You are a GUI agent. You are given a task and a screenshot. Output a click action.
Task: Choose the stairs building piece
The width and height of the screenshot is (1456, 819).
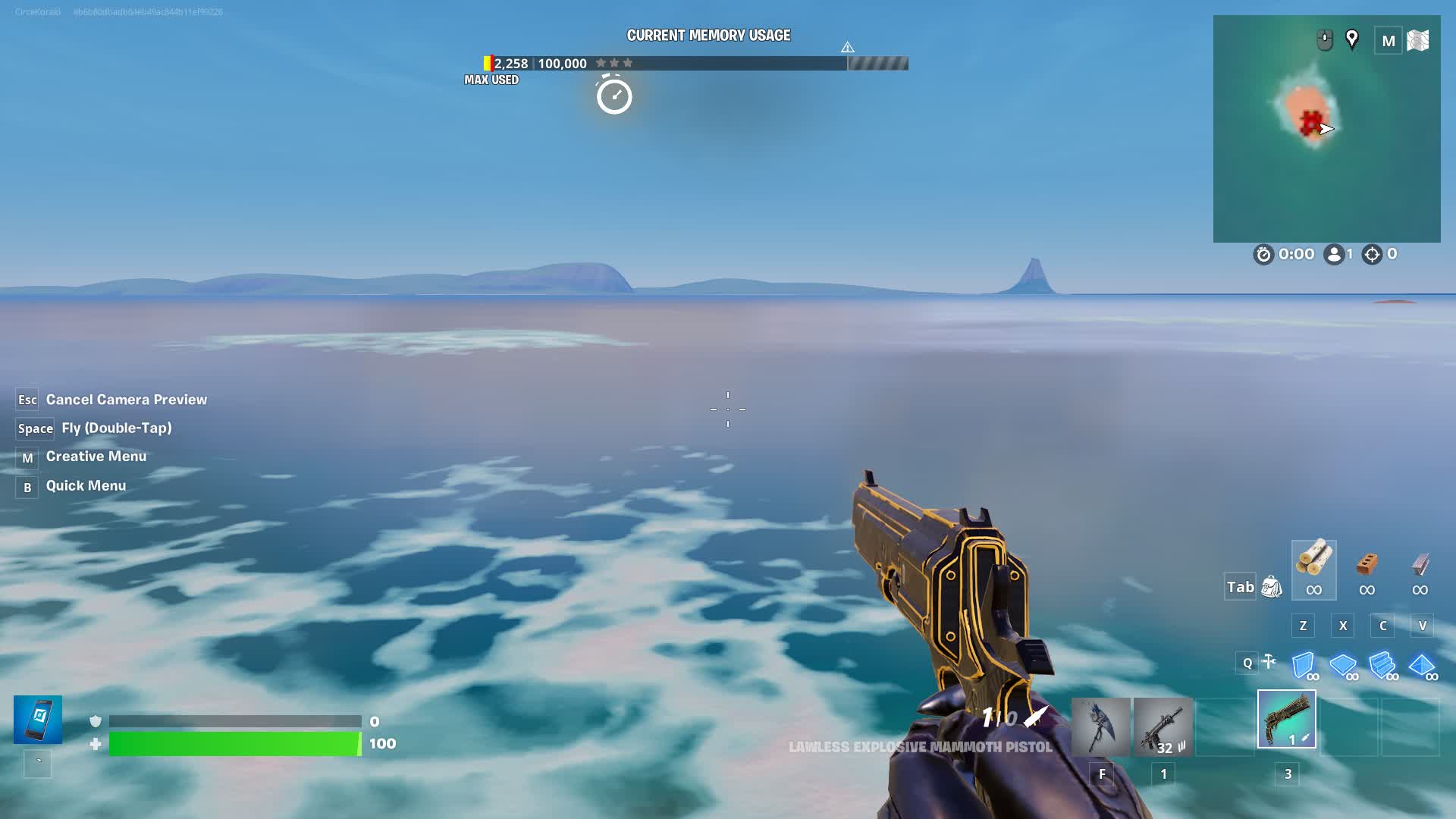[1382, 666]
